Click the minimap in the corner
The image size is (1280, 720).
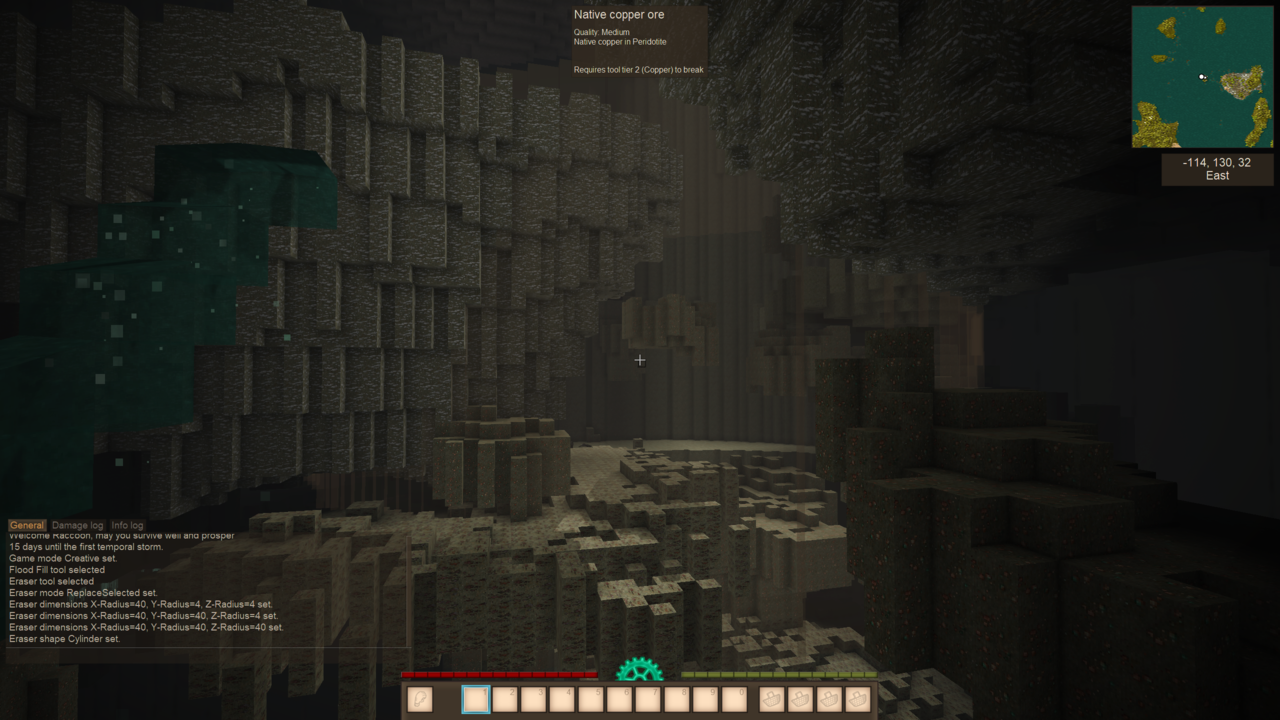point(1203,77)
